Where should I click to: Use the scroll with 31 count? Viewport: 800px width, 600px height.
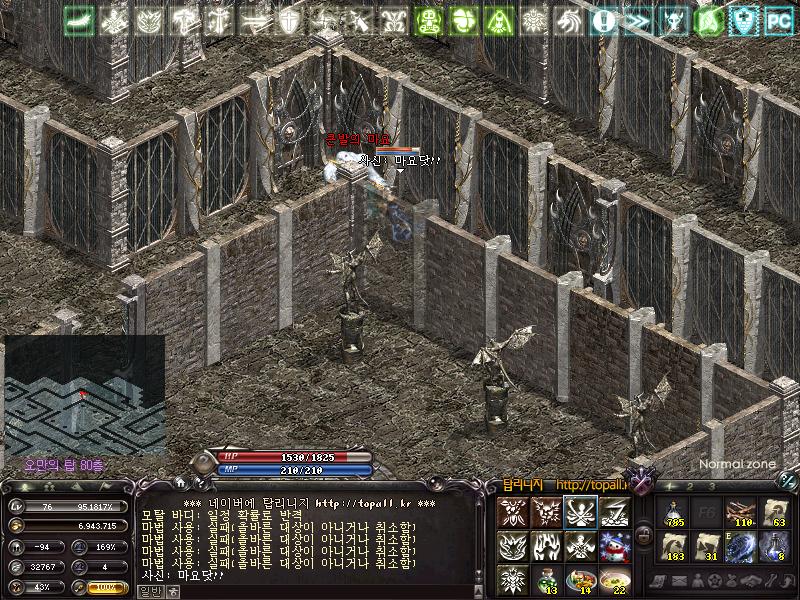pos(707,546)
